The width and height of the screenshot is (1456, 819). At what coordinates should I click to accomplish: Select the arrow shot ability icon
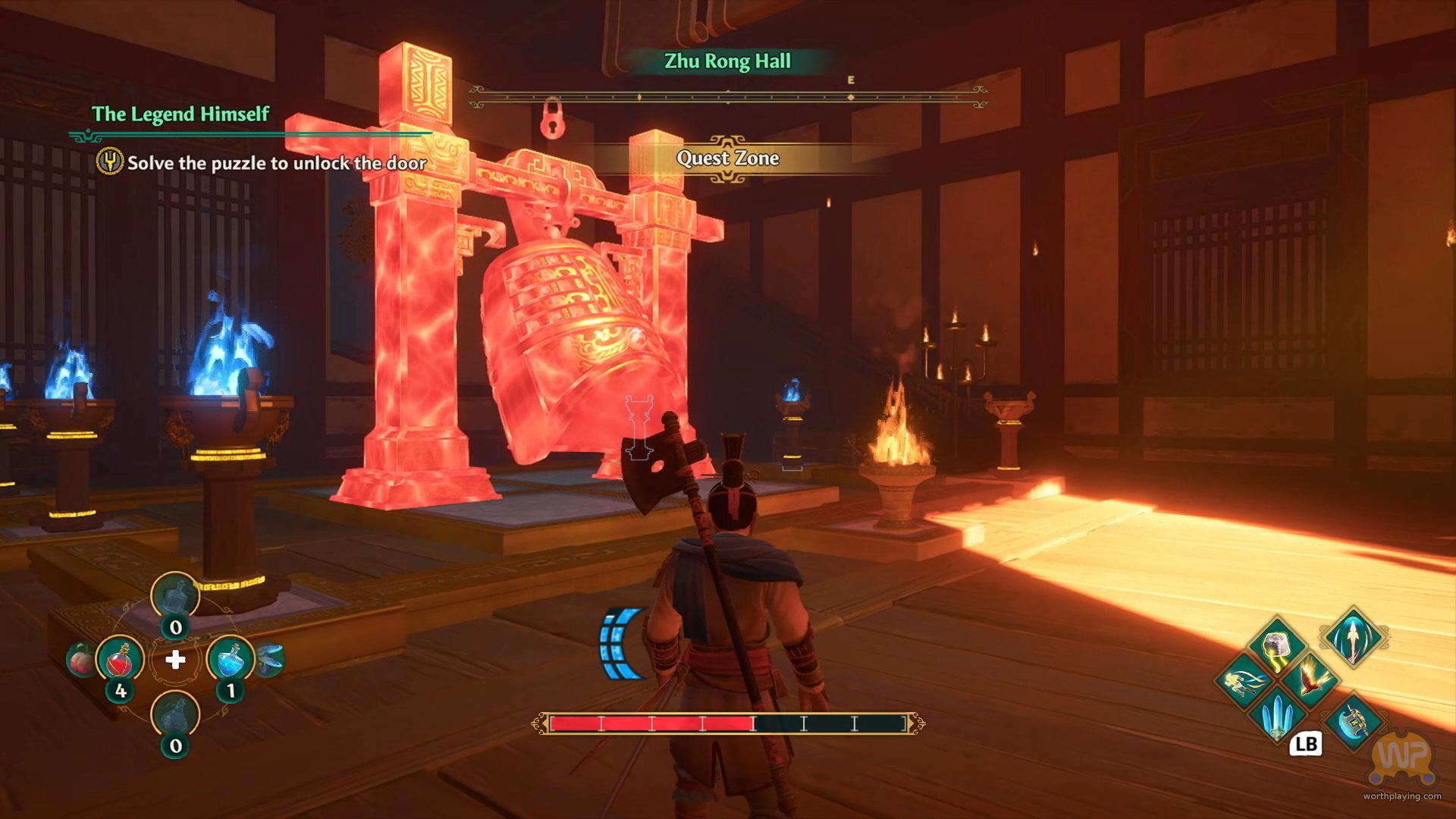(x=1354, y=637)
